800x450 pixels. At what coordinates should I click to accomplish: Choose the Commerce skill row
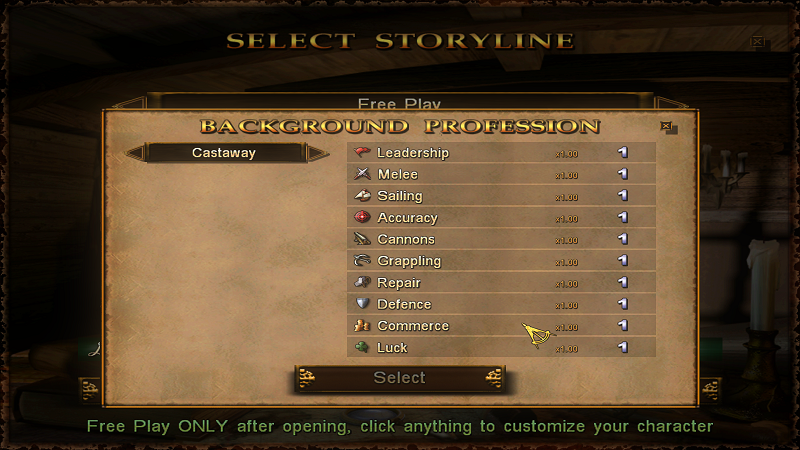500,326
